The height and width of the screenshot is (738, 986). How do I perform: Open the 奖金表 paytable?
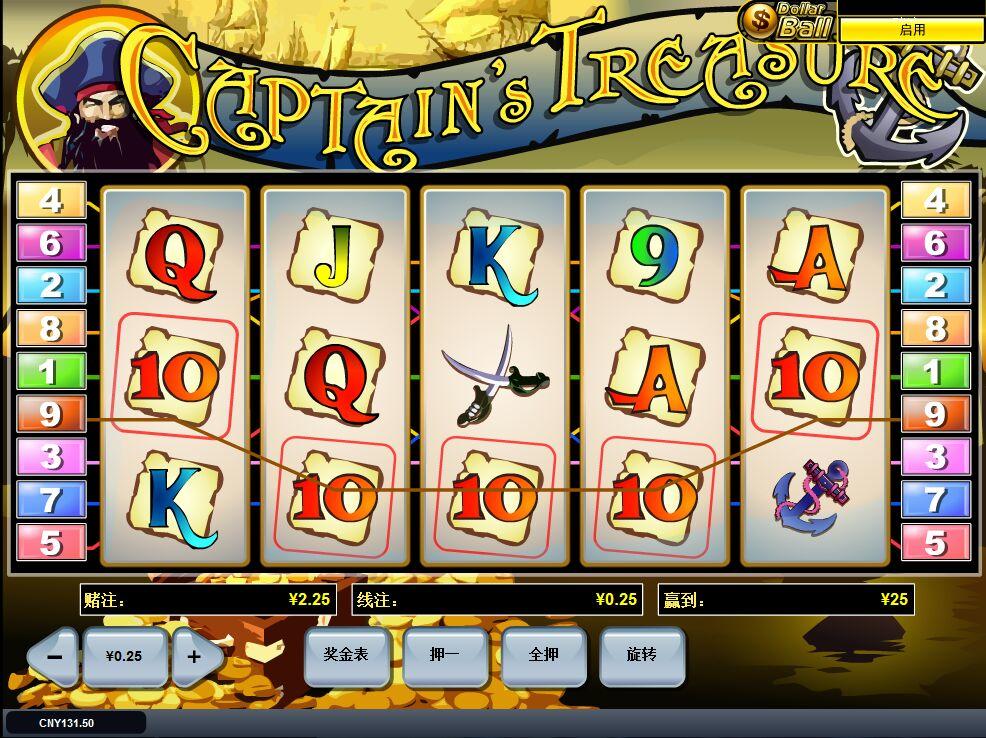pyautogui.click(x=346, y=655)
